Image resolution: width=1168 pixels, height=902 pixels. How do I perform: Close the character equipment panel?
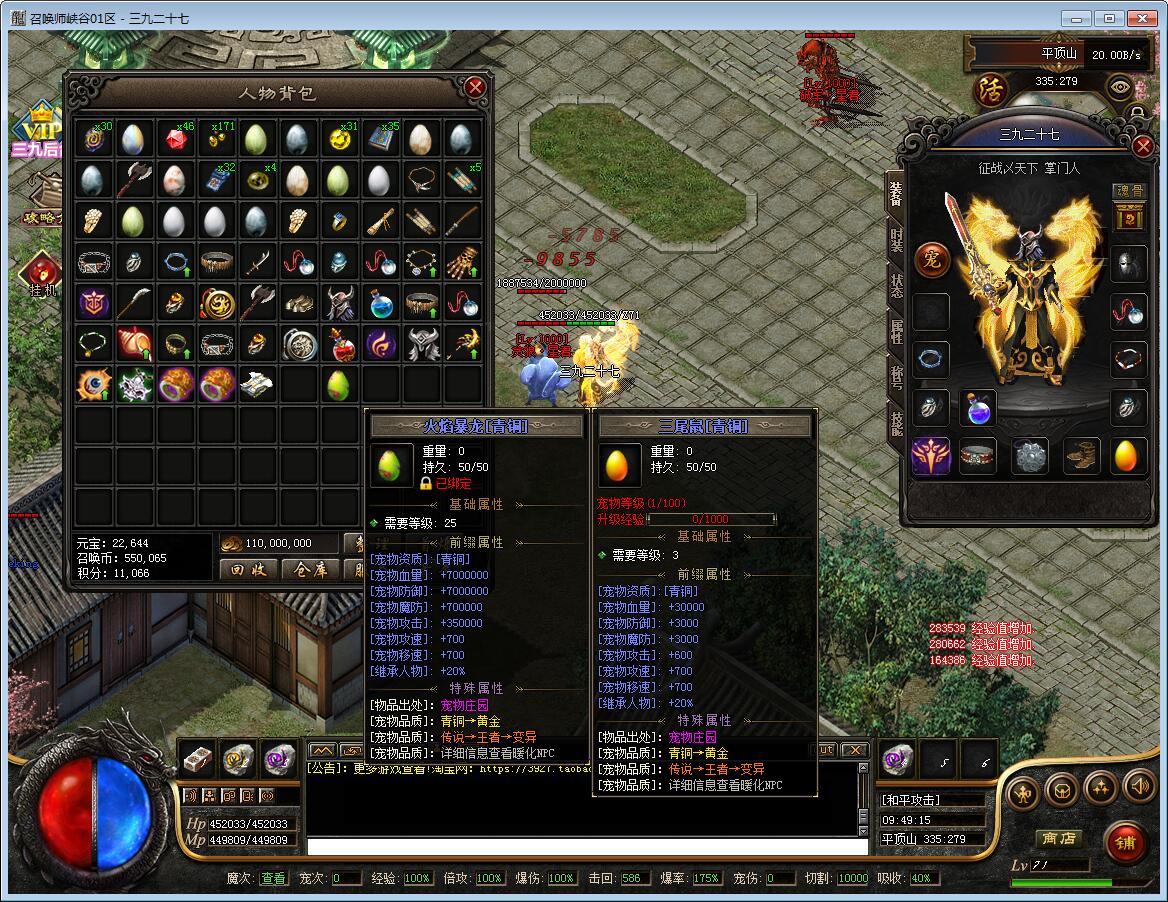click(x=1144, y=146)
